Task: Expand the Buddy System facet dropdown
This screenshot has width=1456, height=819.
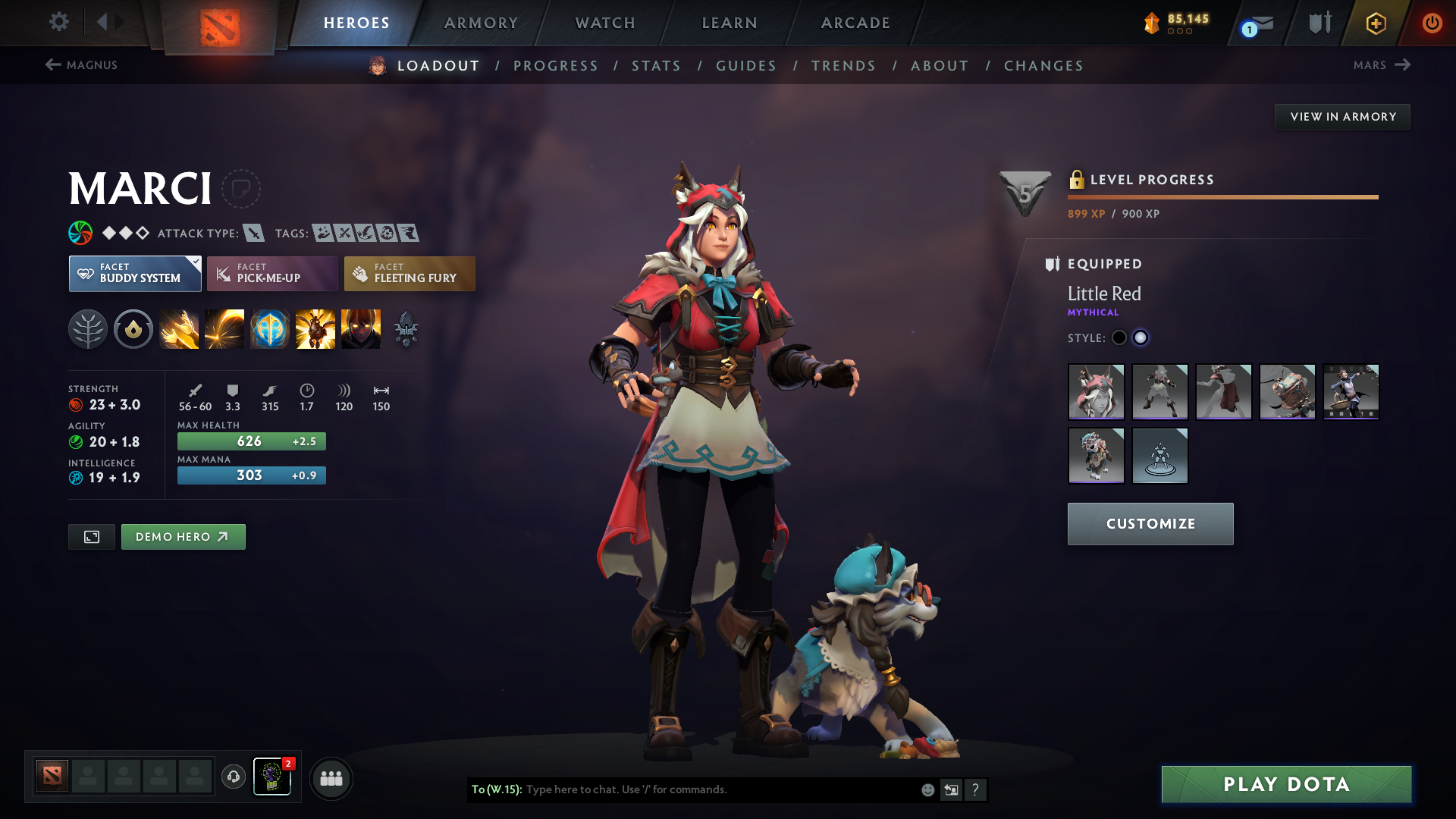Action: click(134, 273)
